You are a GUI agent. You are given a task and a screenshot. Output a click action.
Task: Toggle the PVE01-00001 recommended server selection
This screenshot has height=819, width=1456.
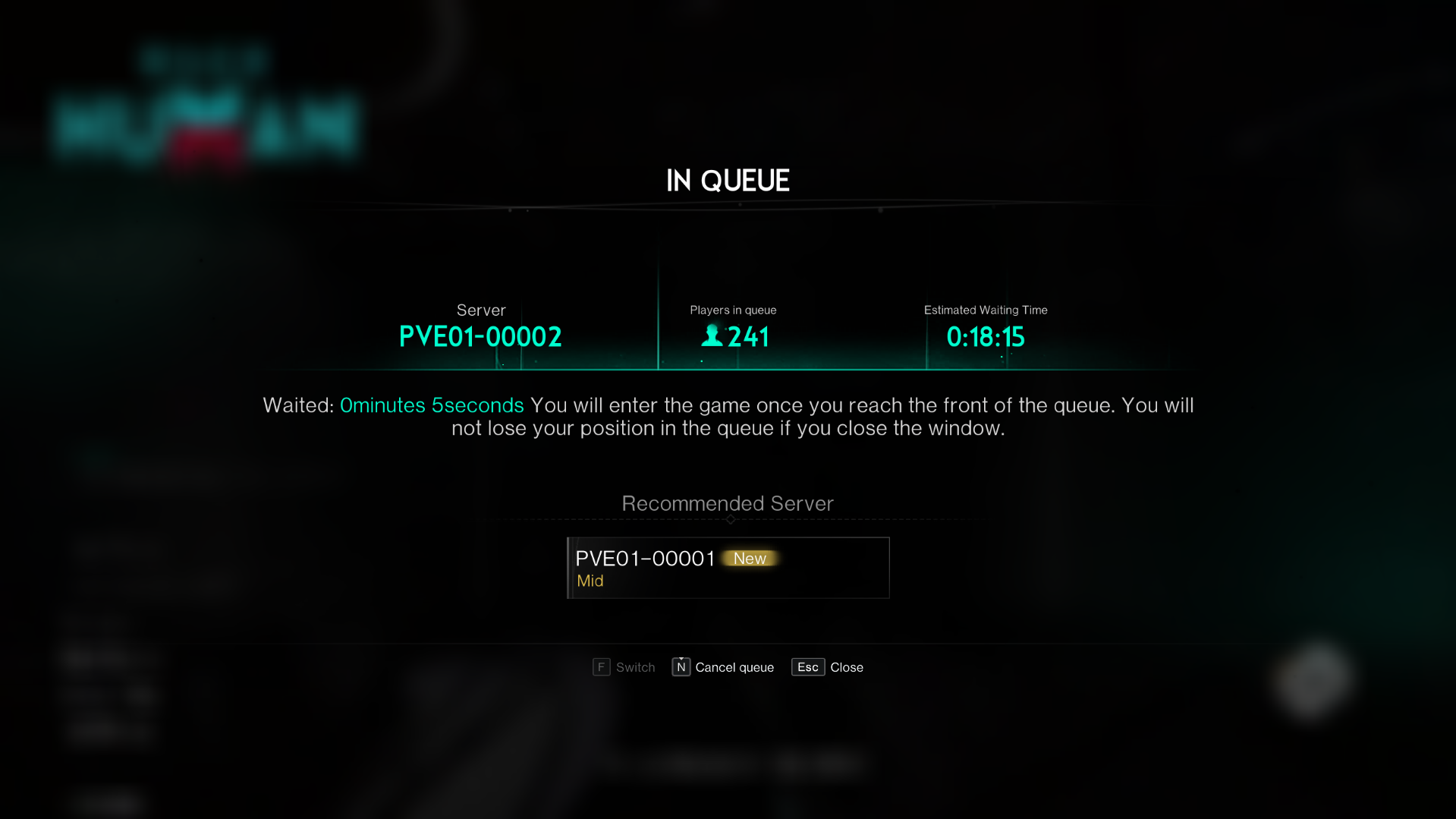[x=727, y=568]
